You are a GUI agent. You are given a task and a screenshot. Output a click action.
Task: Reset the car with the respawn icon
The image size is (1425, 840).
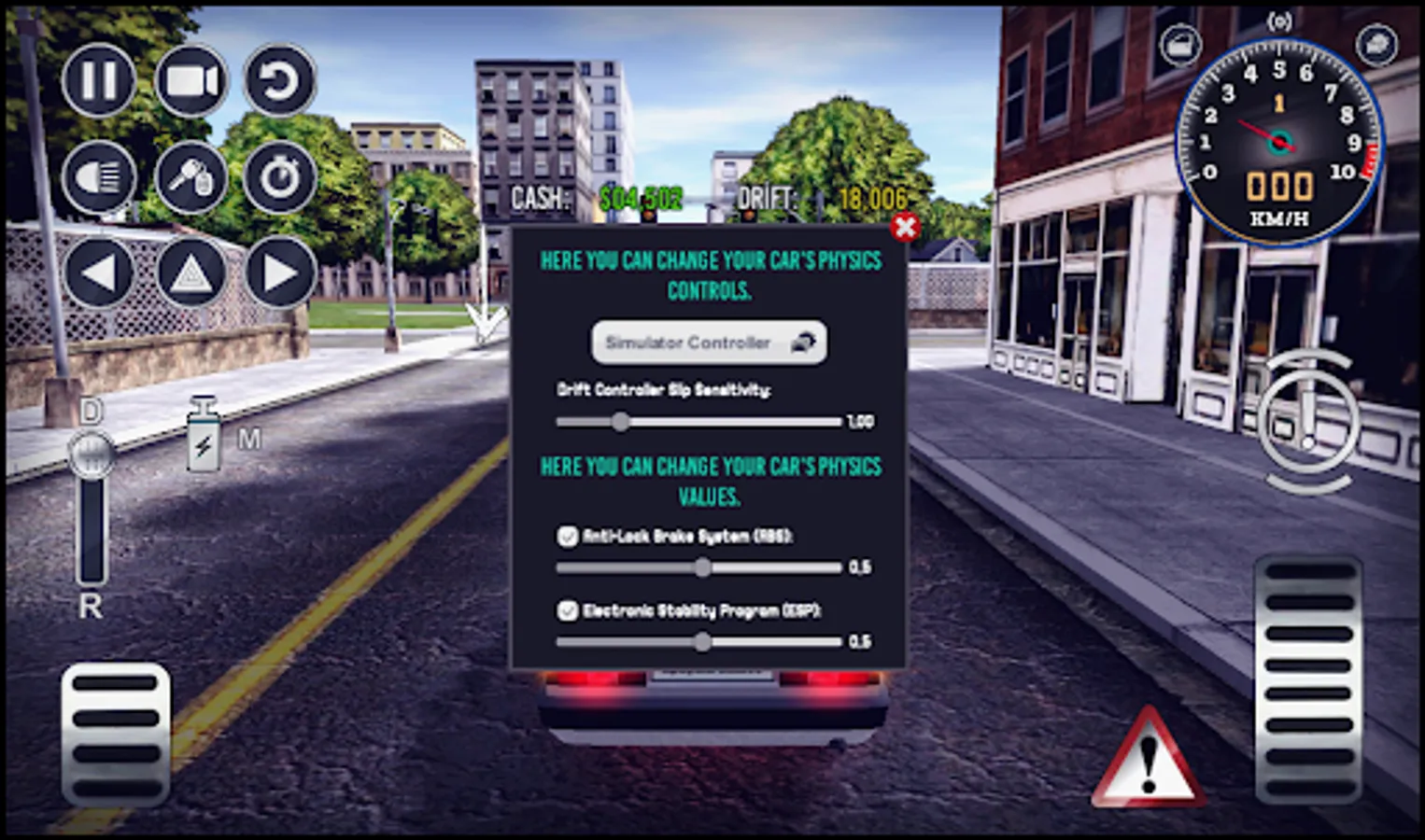tap(277, 81)
